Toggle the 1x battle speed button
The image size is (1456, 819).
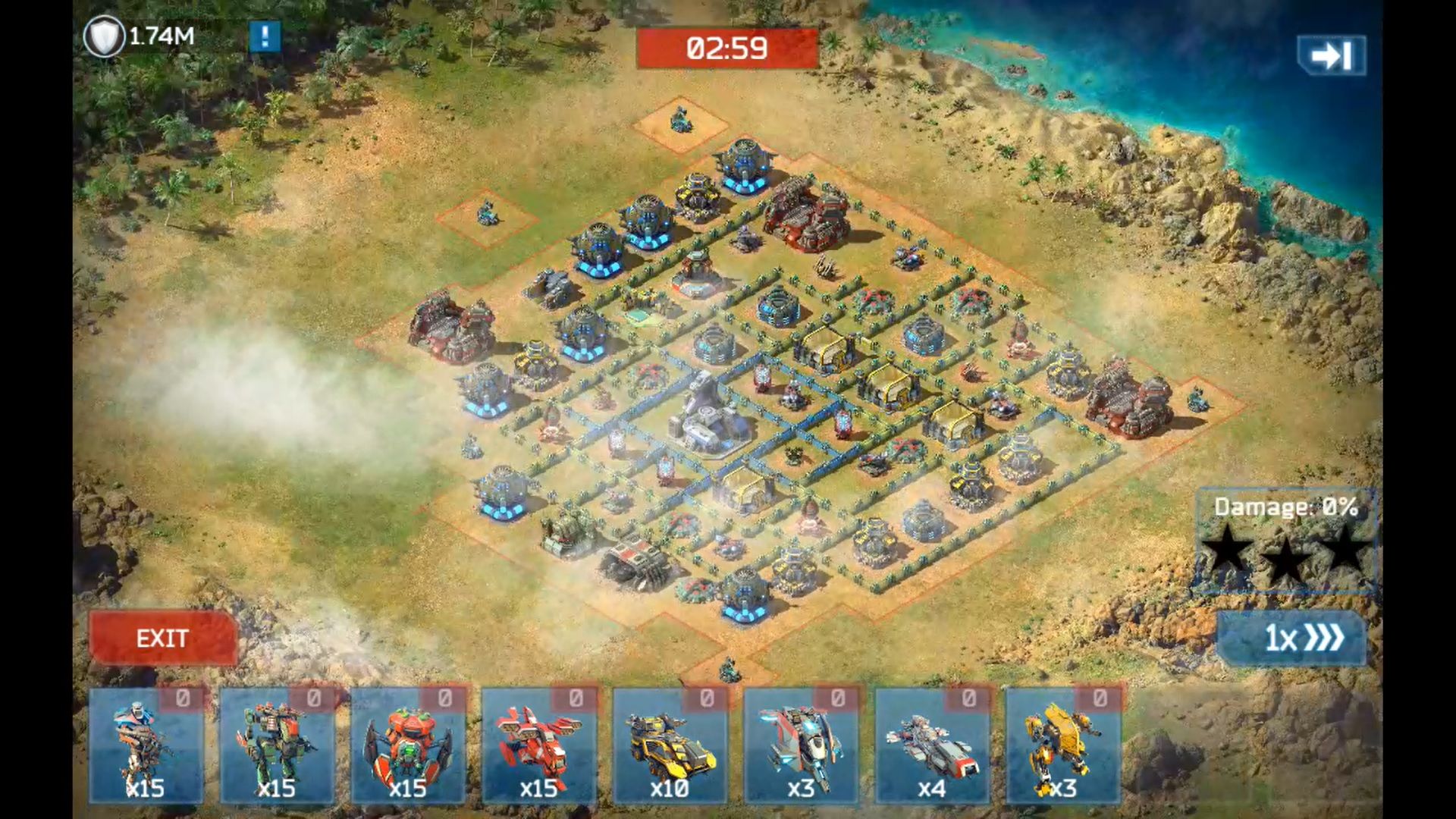pos(1291,638)
